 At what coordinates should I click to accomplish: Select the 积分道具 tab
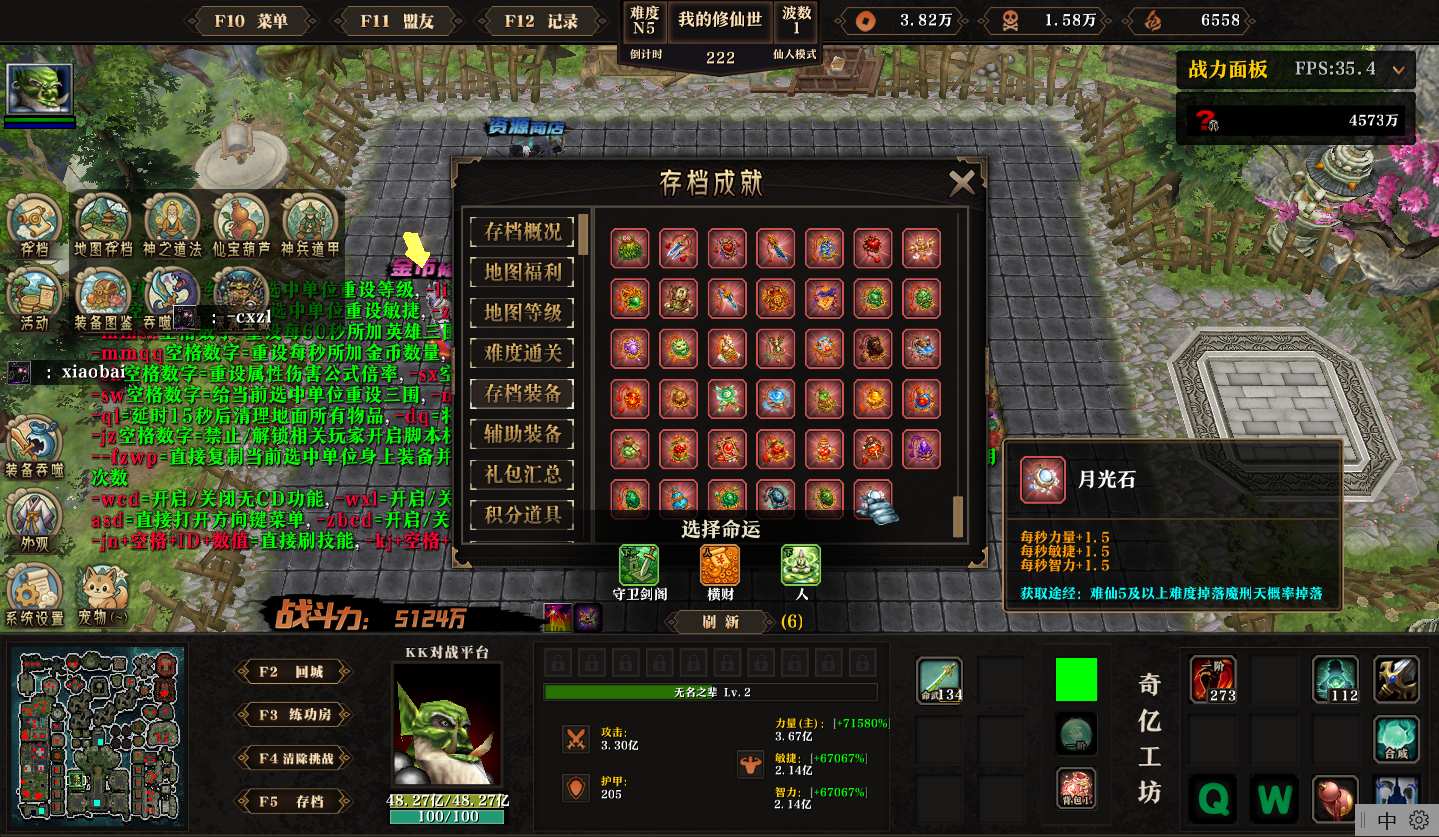click(522, 515)
